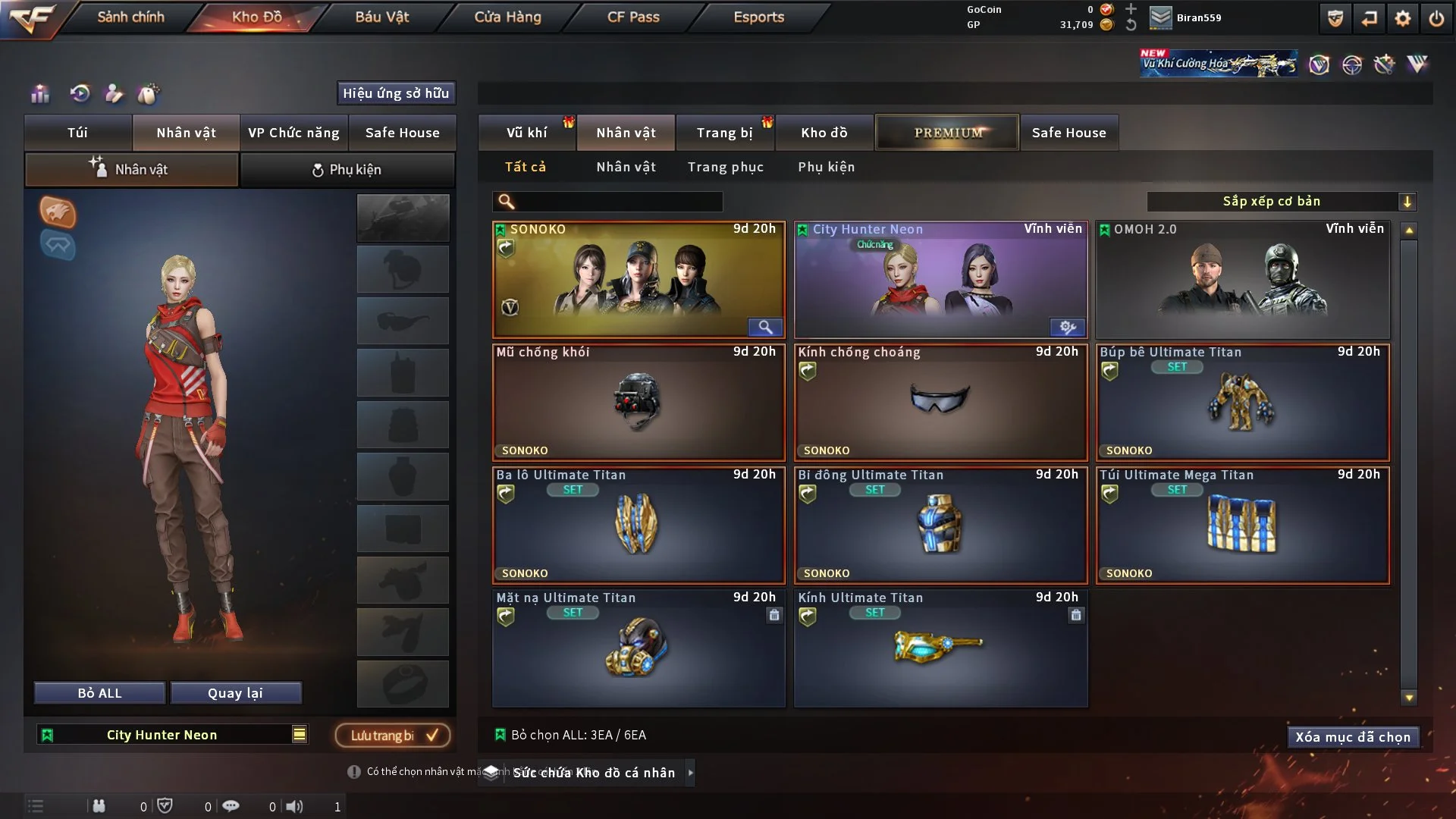Select the SONOKO character set tile

coord(638,280)
